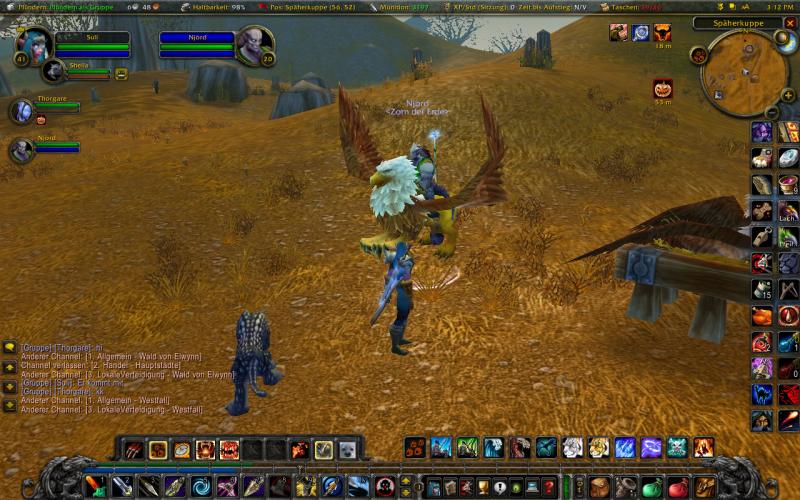Select Suli's player portrait
800x500 pixels.
(x=36, y=45)
